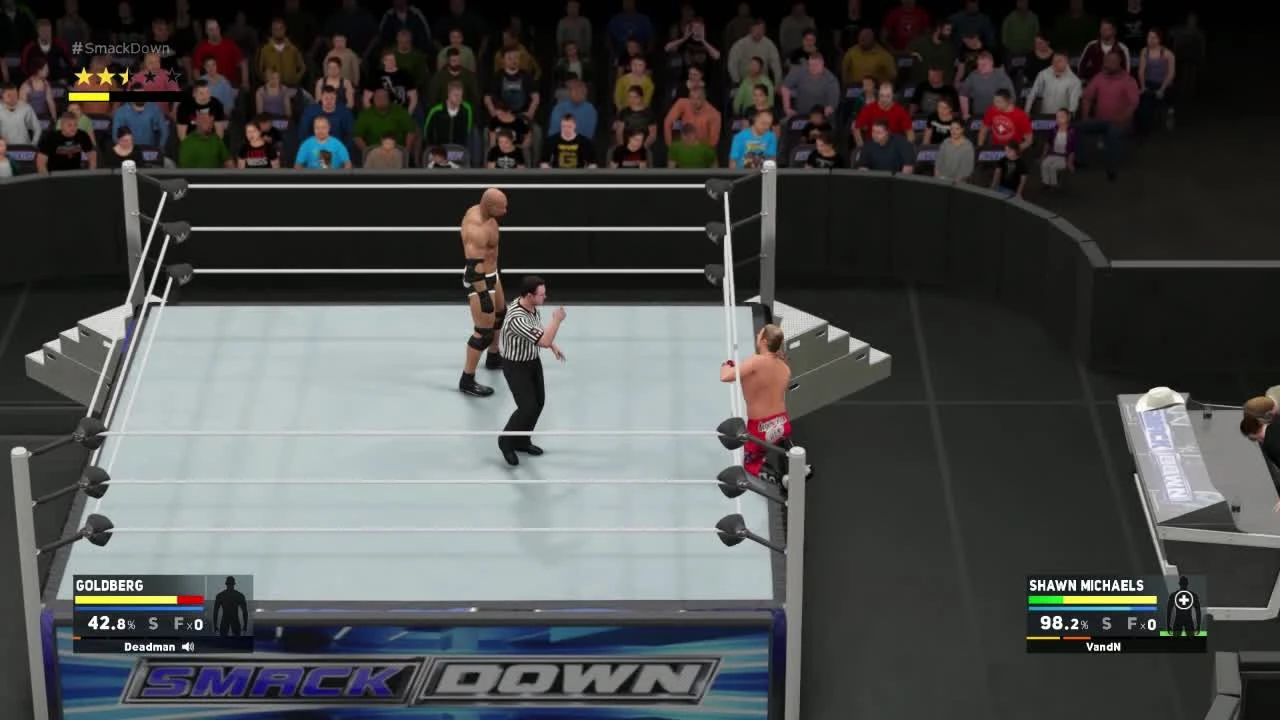Open the #SmackDown hashtag overlay

click(120, 46)
